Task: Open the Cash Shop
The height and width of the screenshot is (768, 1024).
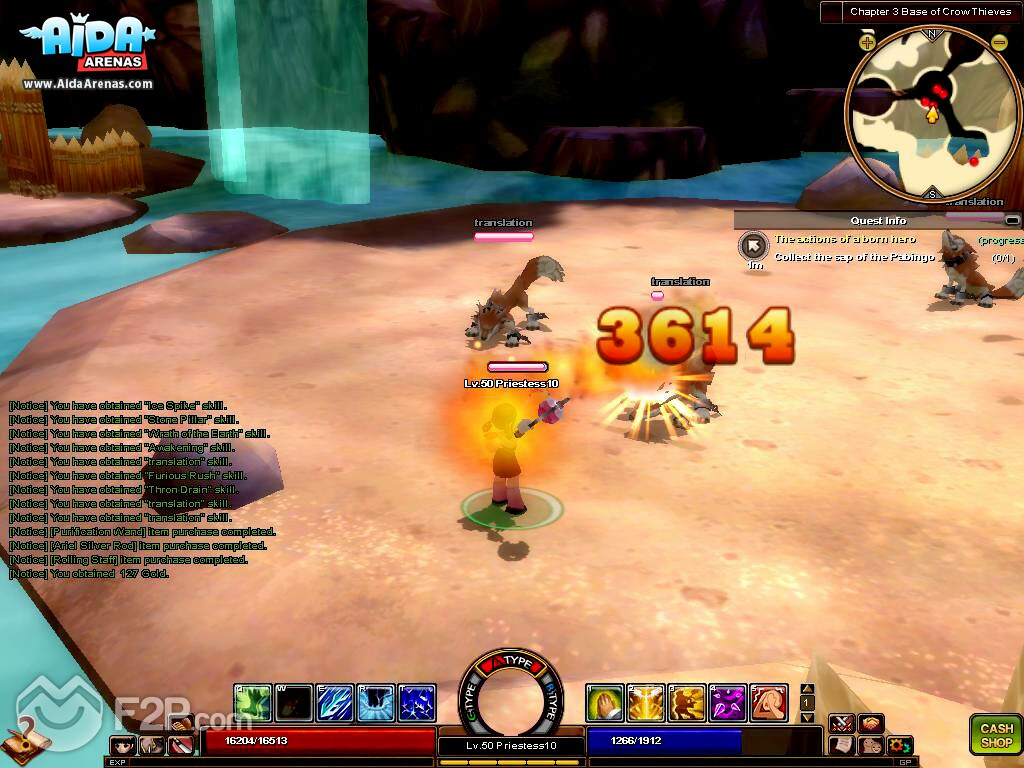Action: [x=996, y=734]
